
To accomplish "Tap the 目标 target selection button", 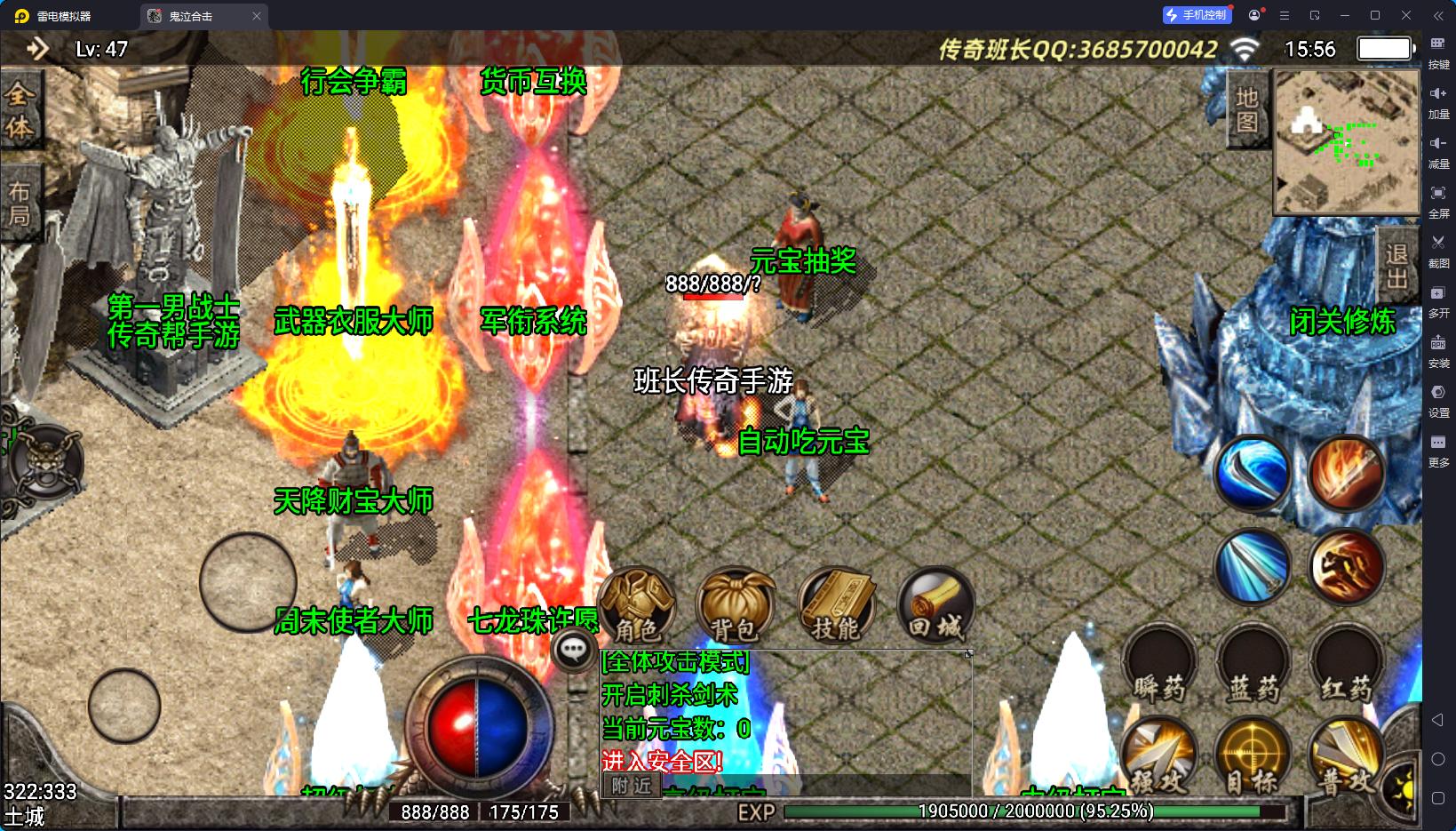I will pos(1253,757).
